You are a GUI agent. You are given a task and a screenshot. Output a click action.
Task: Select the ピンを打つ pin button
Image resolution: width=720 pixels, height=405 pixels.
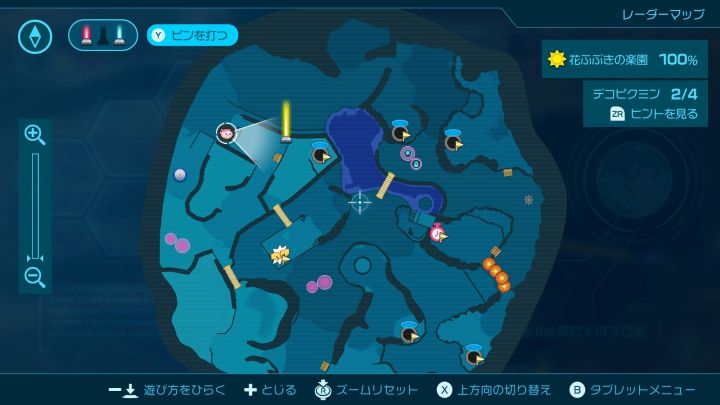click(x=193, y=36)
